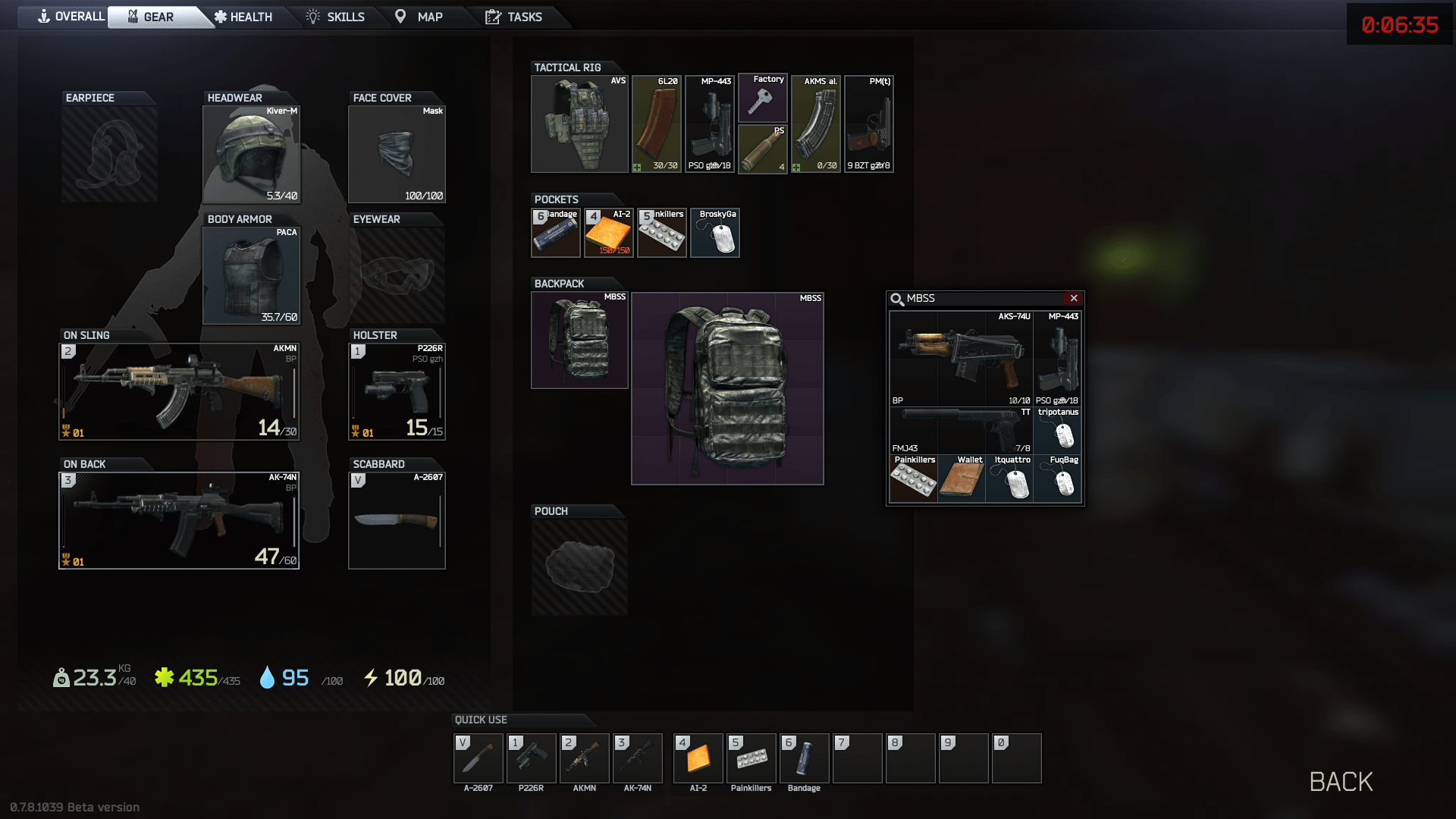Click the BroskyGa dogtag in pockets

(714, 233)
